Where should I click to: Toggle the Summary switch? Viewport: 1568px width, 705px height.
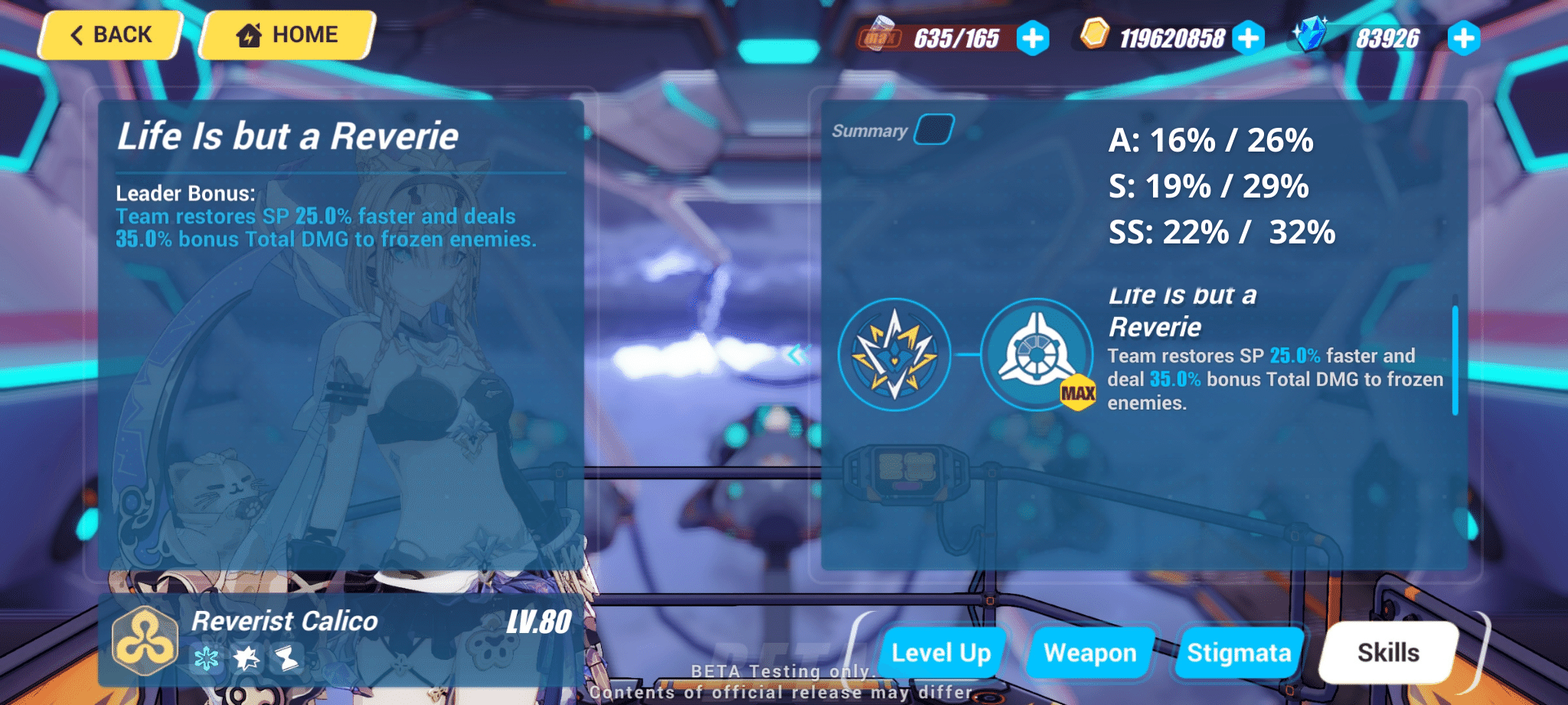(936, 127)
